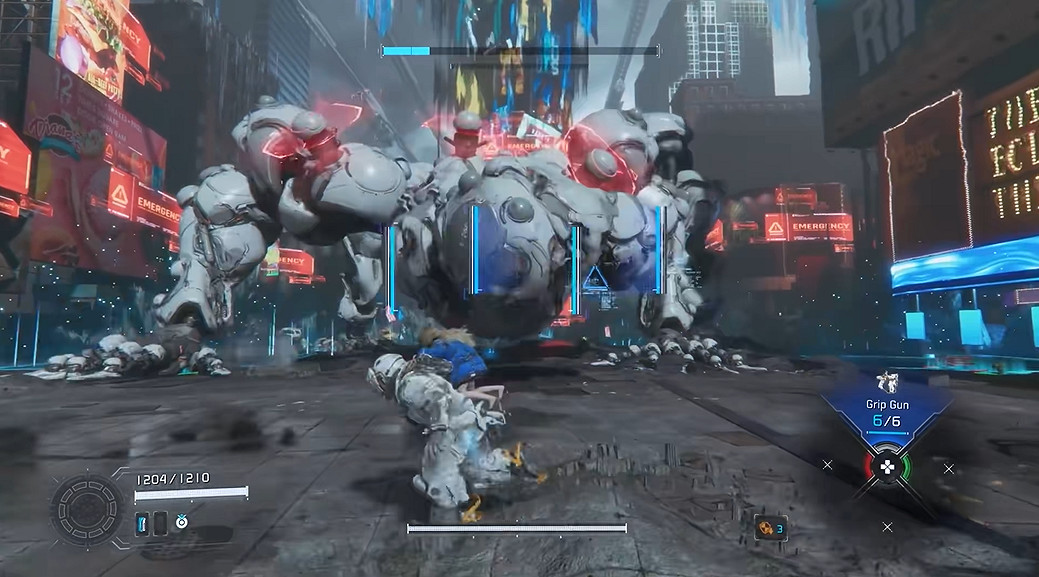Click the weapon wheel center hub
The width and height of the screenshot is (1039, 577).
(x=887, y=465)
